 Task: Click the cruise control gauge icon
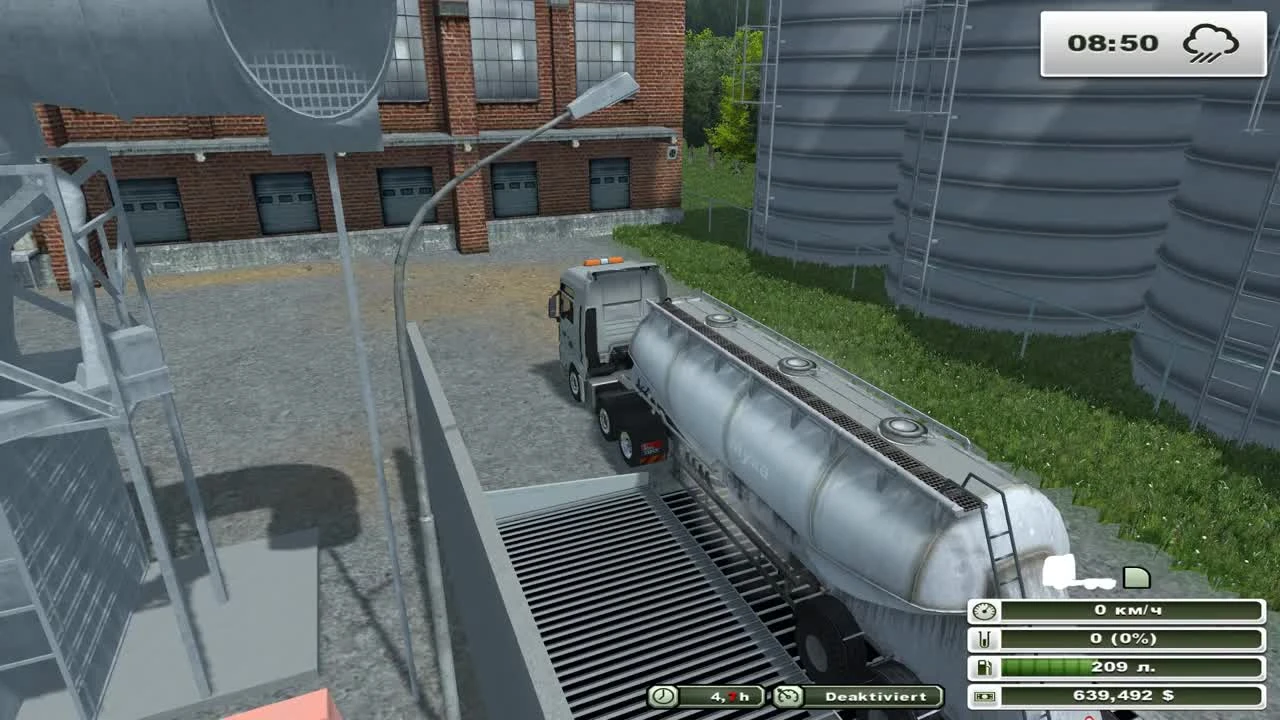click(790, 697)
